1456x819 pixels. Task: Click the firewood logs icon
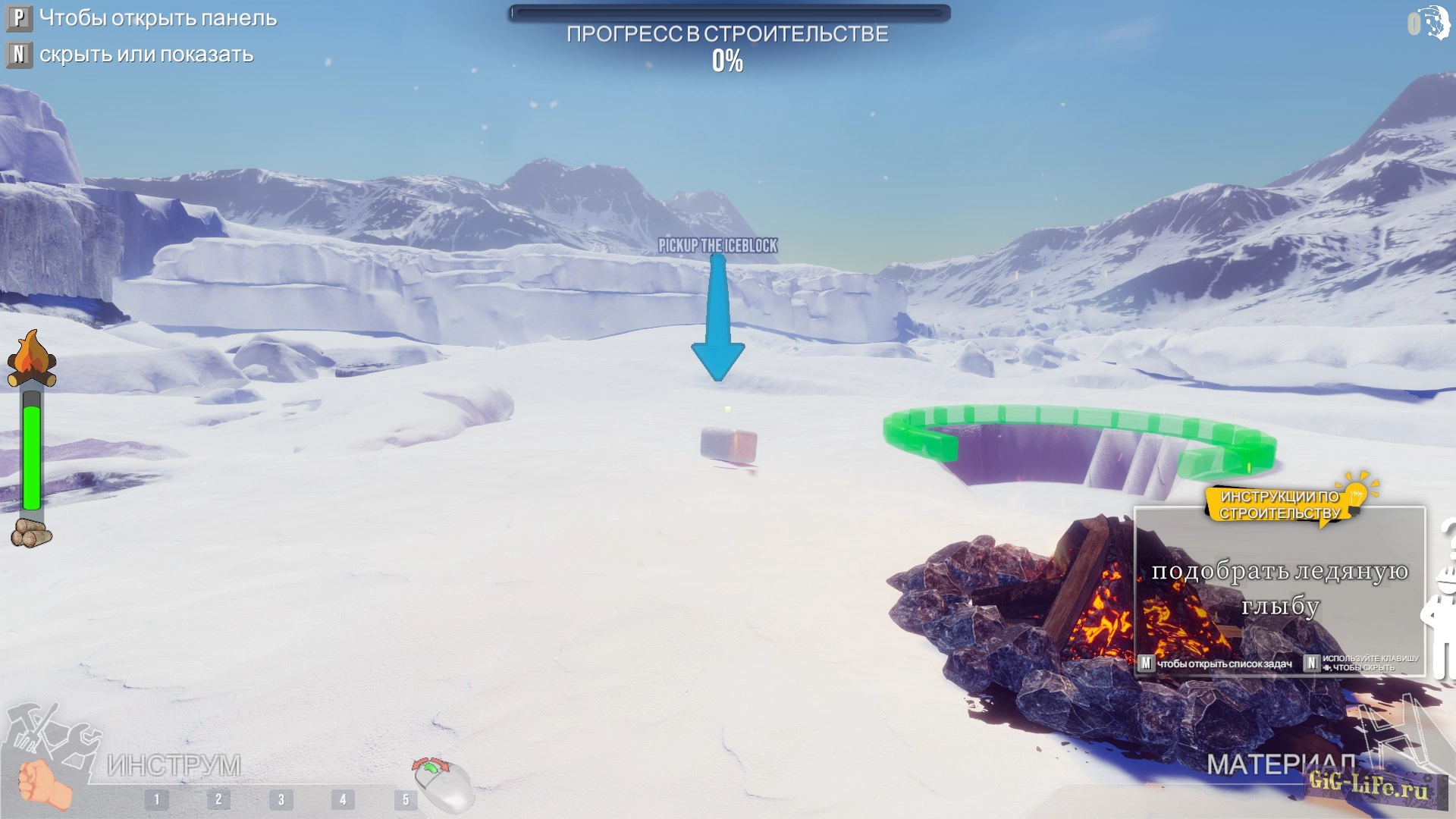pyautogui.click(x=31, y=533)
